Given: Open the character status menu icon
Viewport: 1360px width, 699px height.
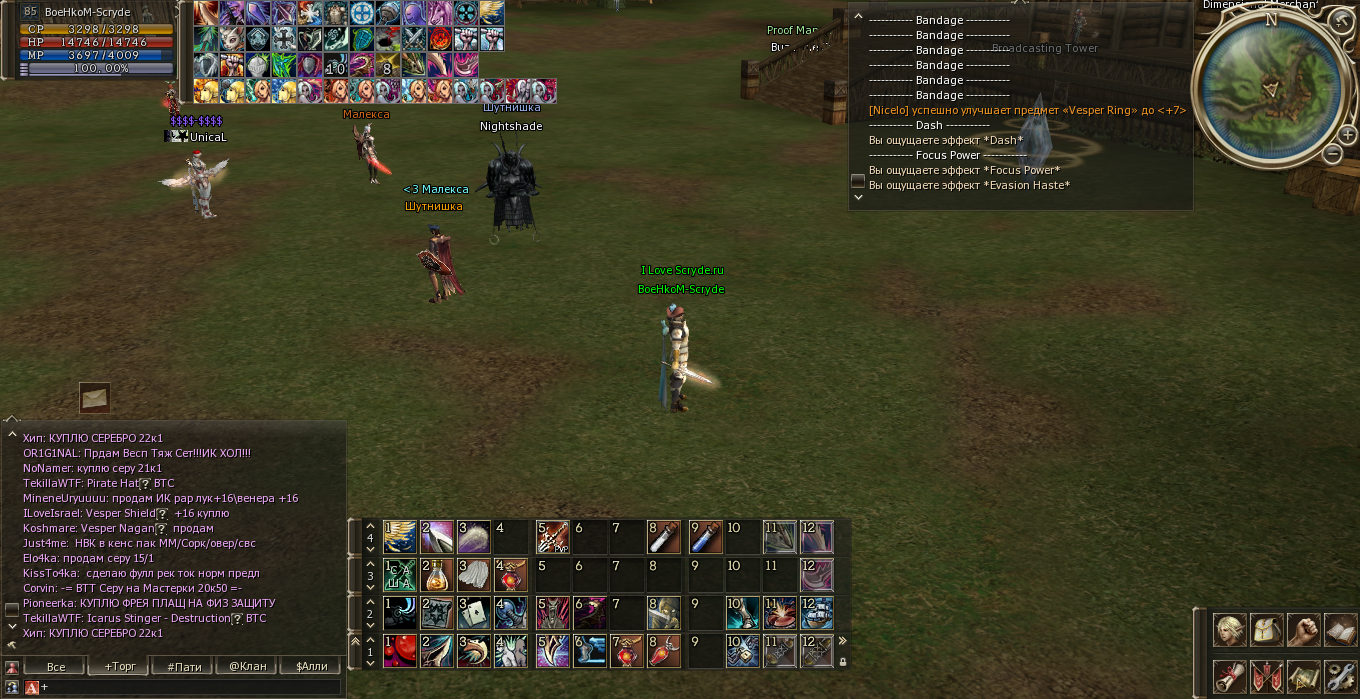Looking at the screenshot, I should coord(1229,631).
